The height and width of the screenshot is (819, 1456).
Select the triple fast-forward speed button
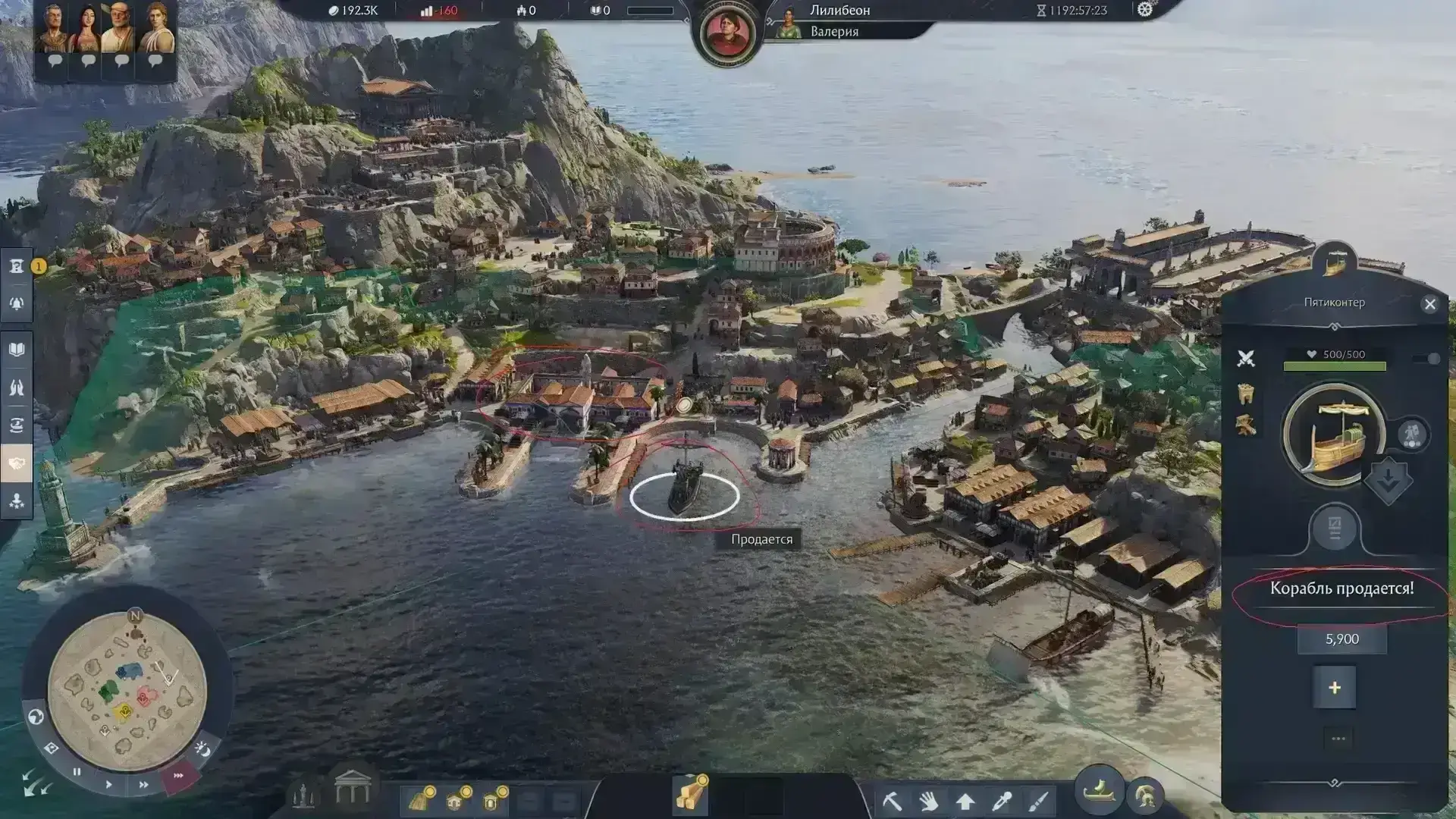coord(178,776)
